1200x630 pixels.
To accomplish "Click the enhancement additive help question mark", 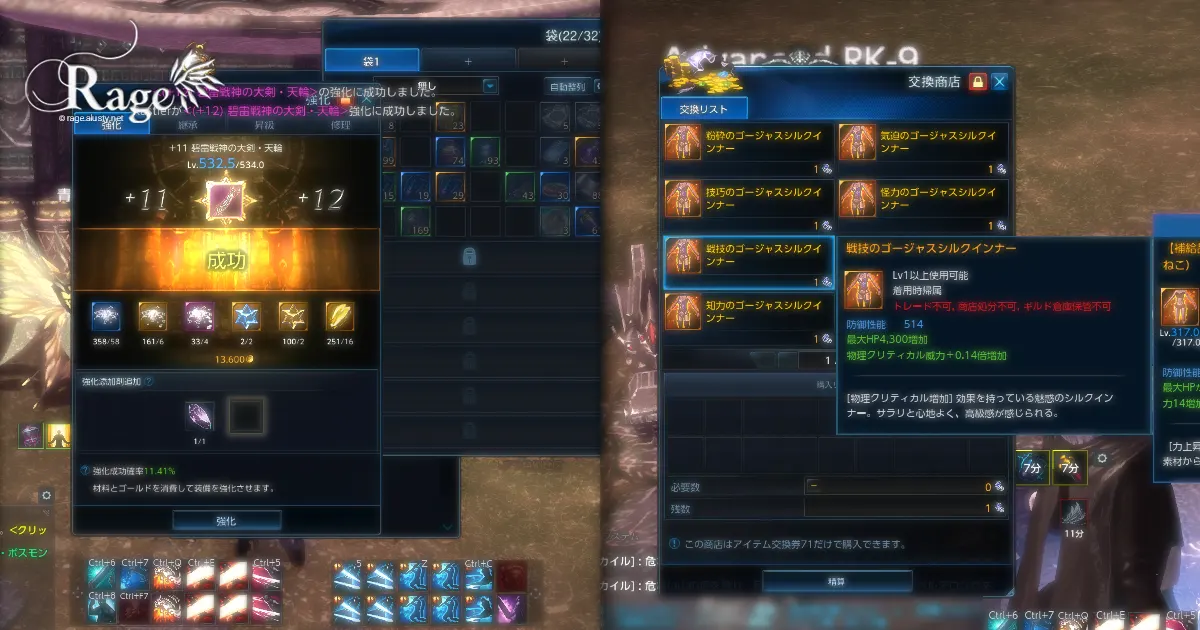I will coord(149,382).
